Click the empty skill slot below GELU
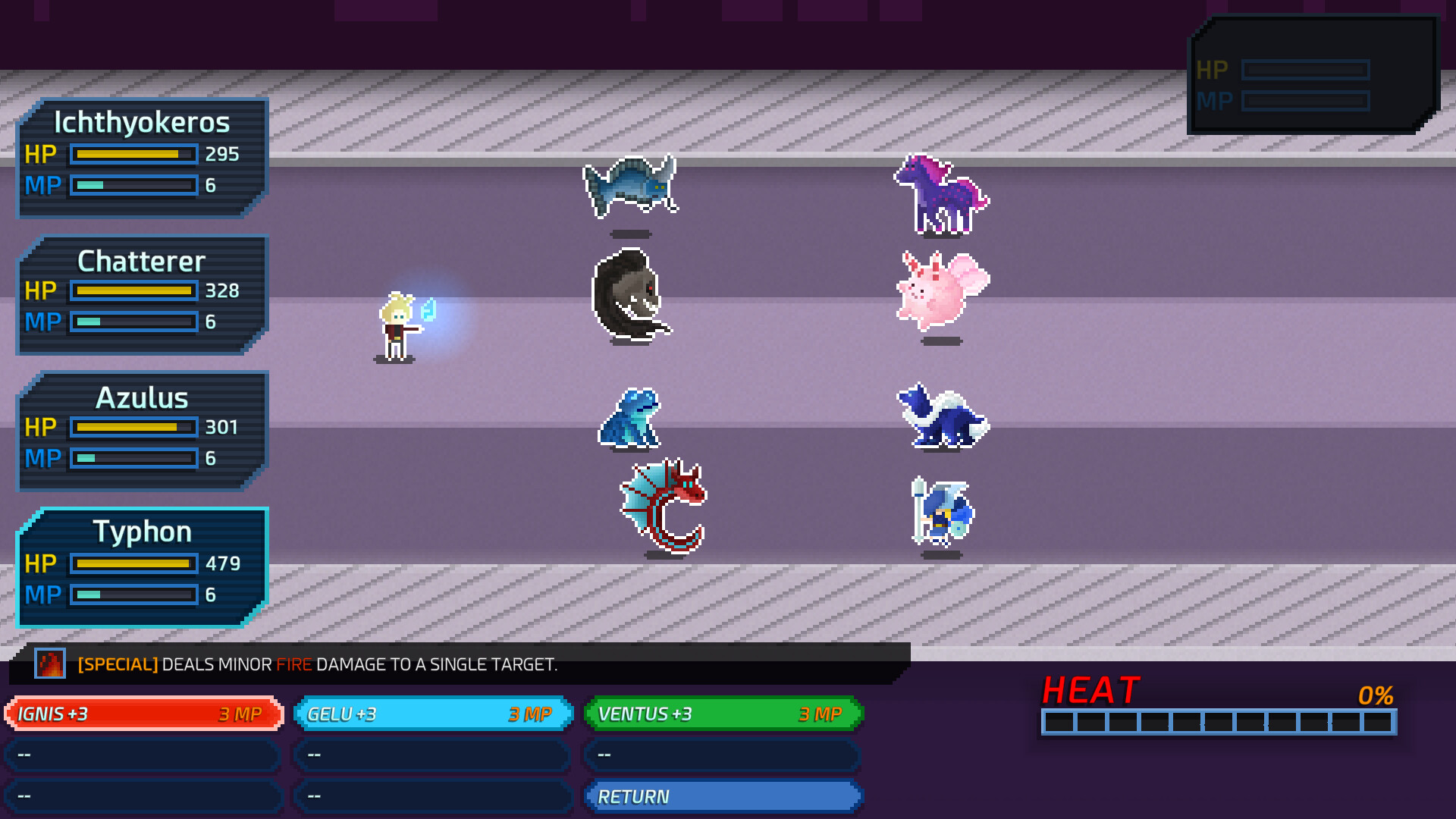 pyautogui.click(x=432, y=755)
